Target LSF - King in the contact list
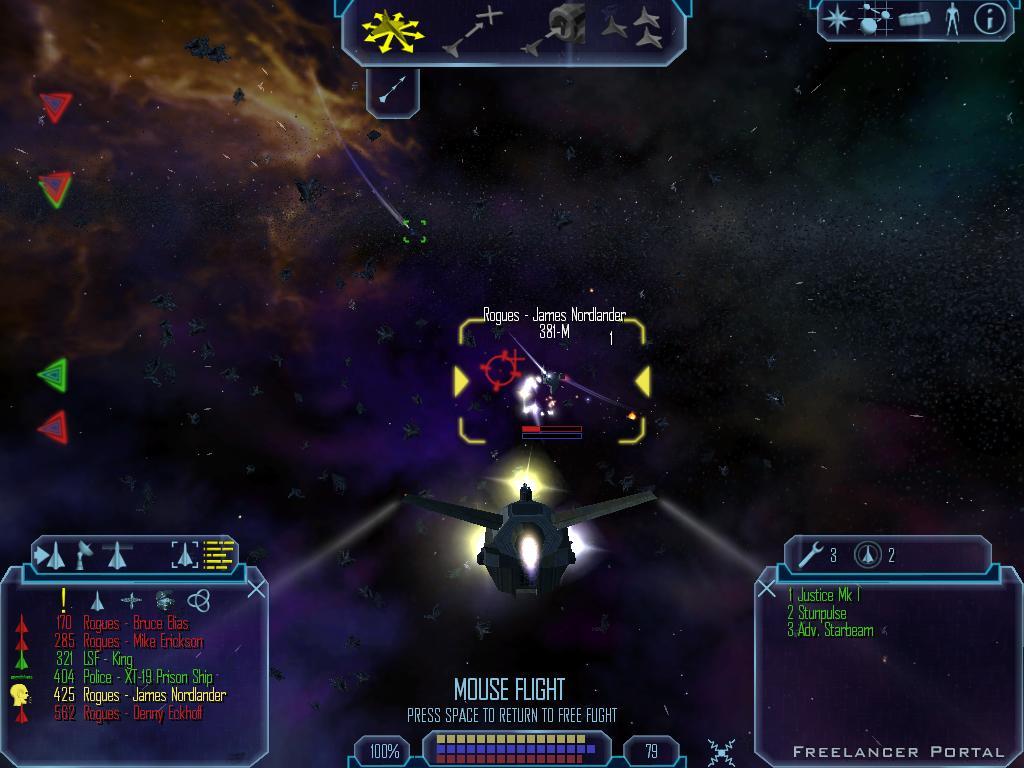The height and width of the screenshot is (768, 1024). tap(107, 660)
